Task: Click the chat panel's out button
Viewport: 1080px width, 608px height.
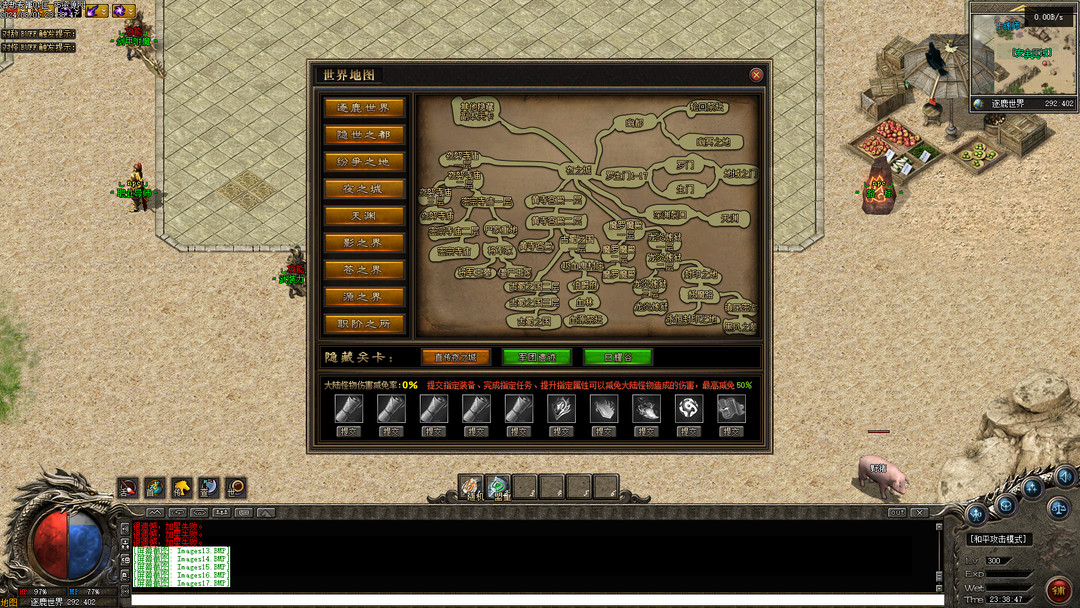Action: pos(897,513)
